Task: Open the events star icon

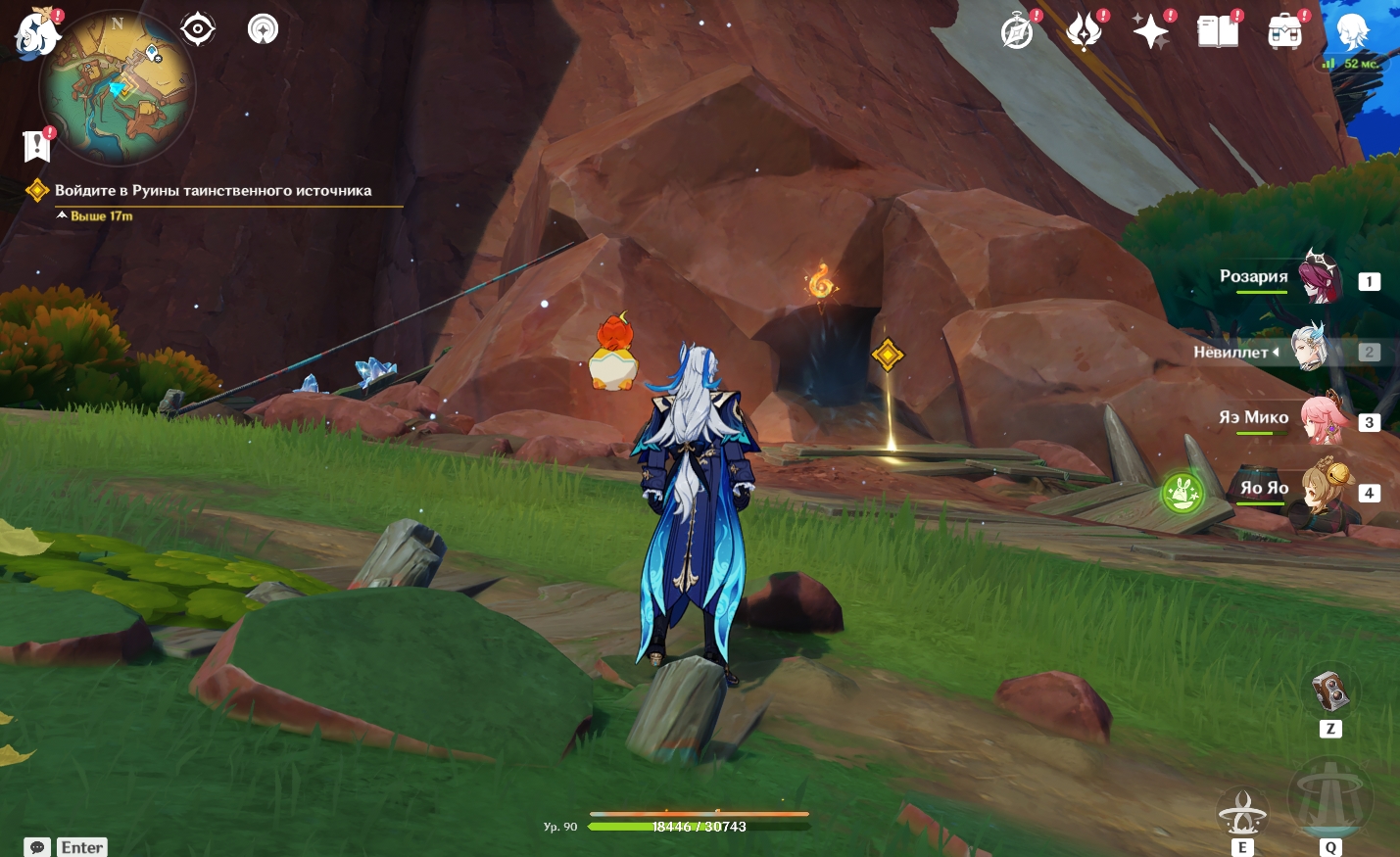Action: [1085, 32]
